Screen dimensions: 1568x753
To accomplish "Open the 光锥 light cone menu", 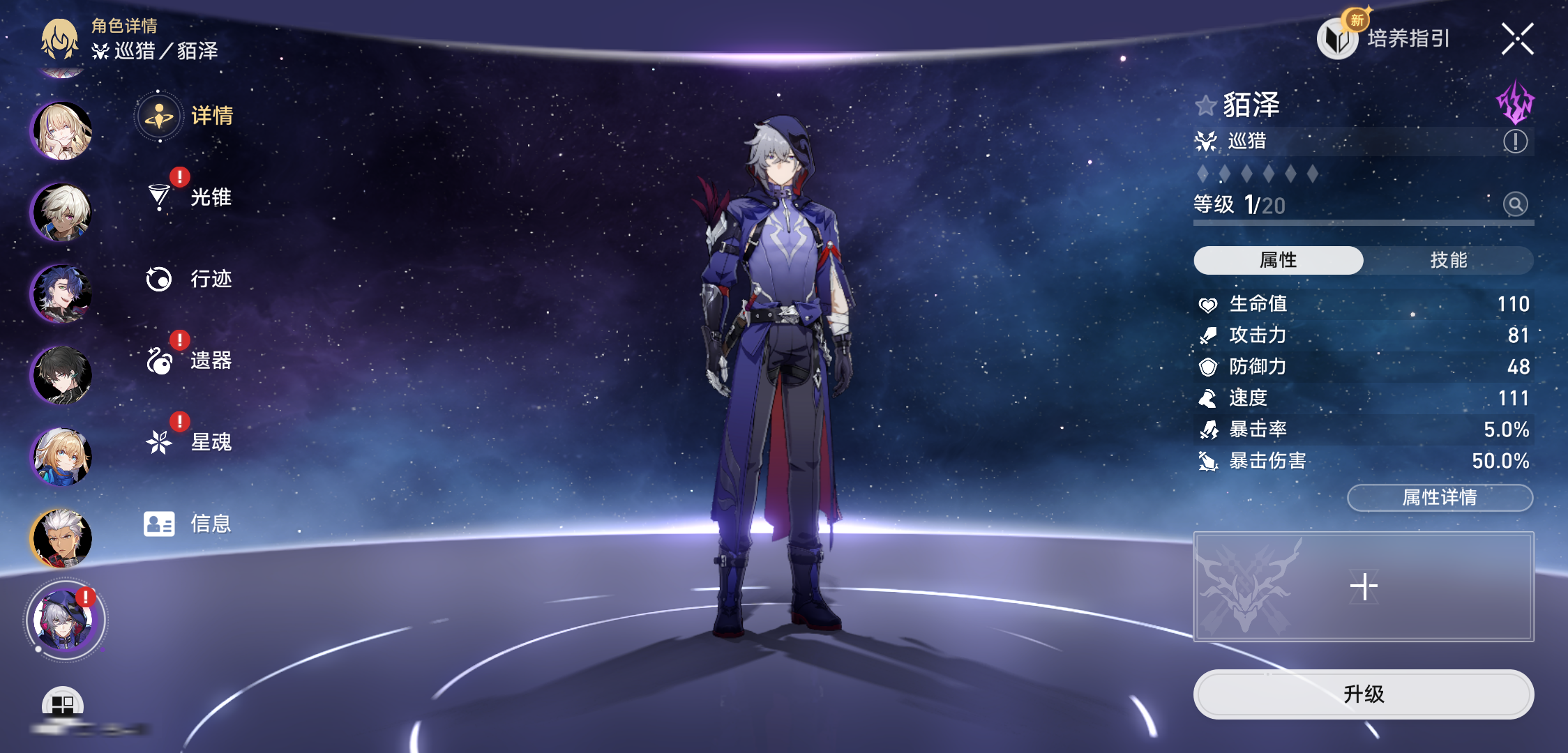I will tap(189, 197).
